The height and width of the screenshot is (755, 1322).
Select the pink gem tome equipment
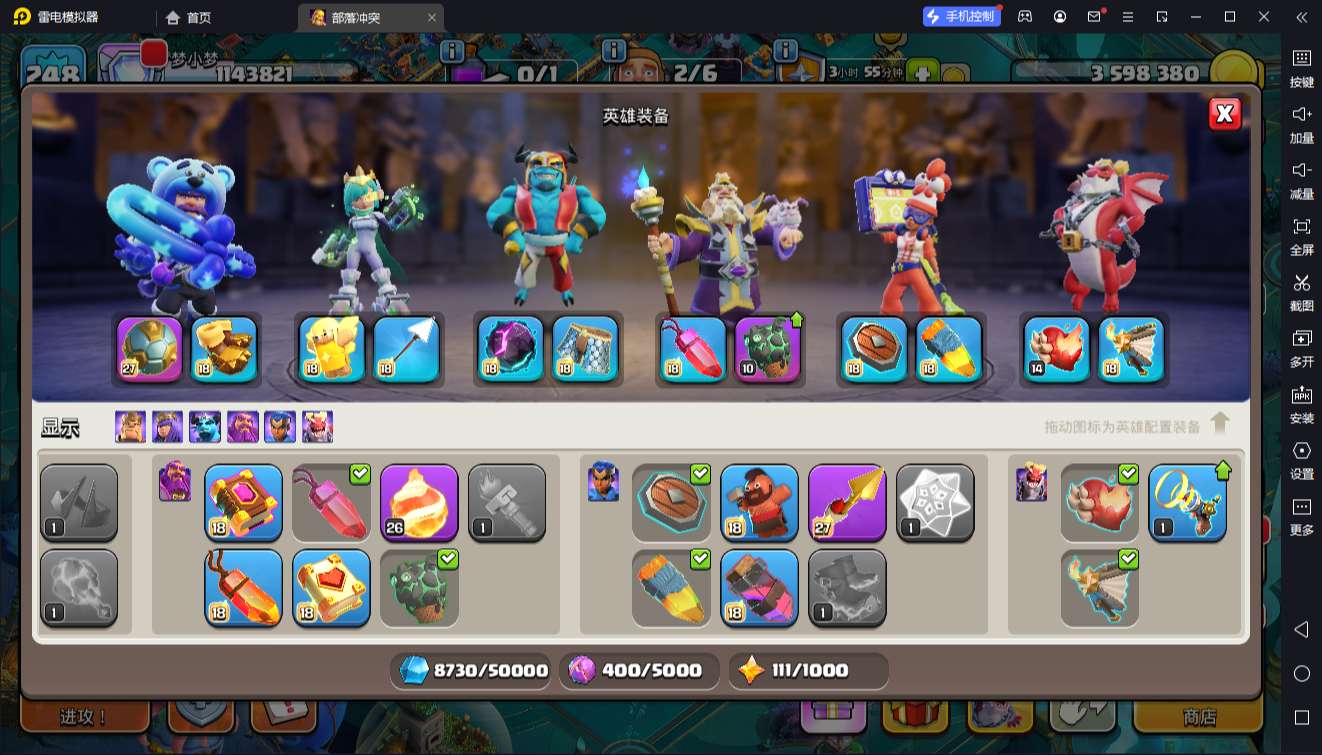(243, 502)
